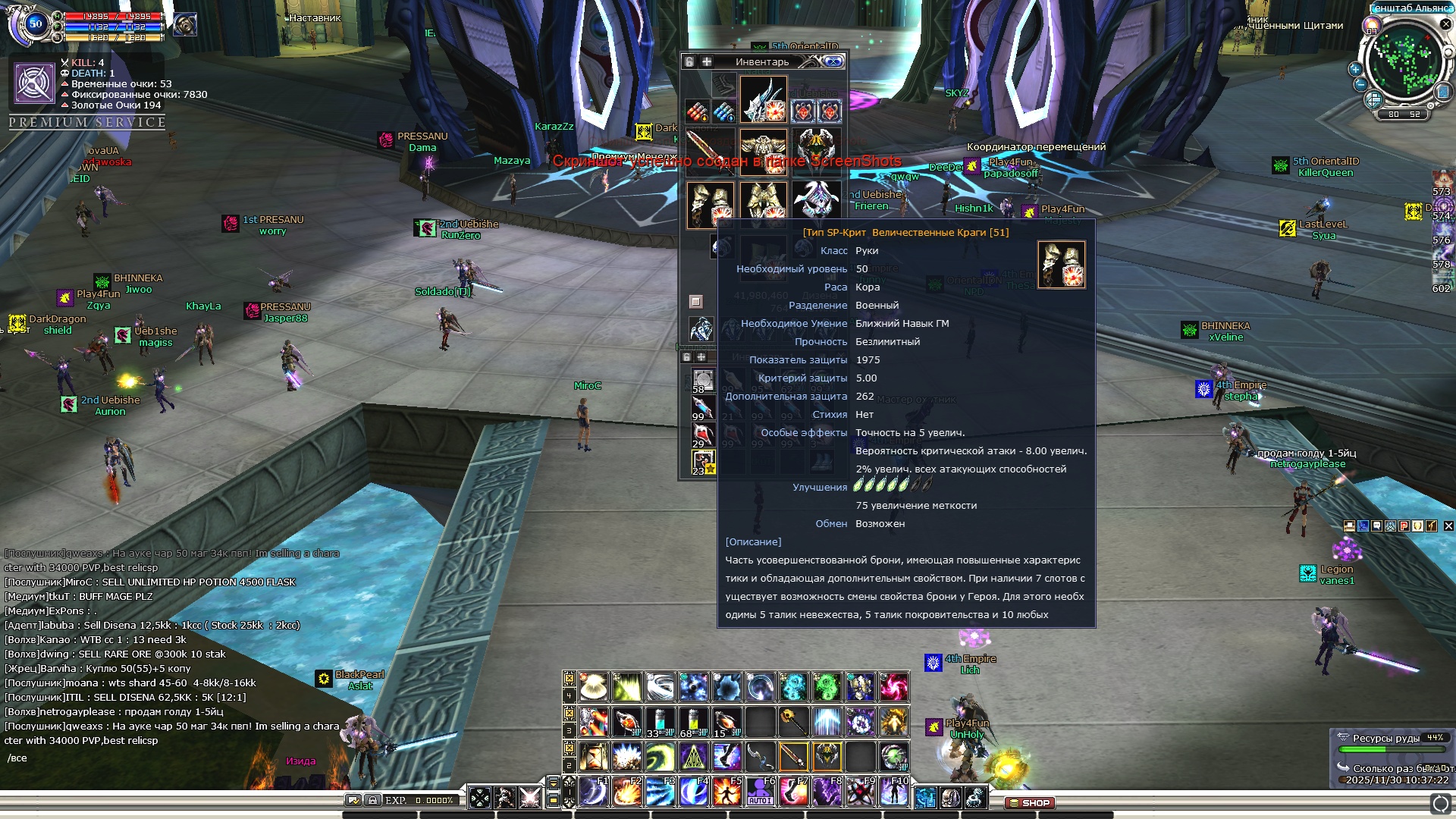
Task: Click the hourglass skill on hotbar row 2
Action: 594,756
